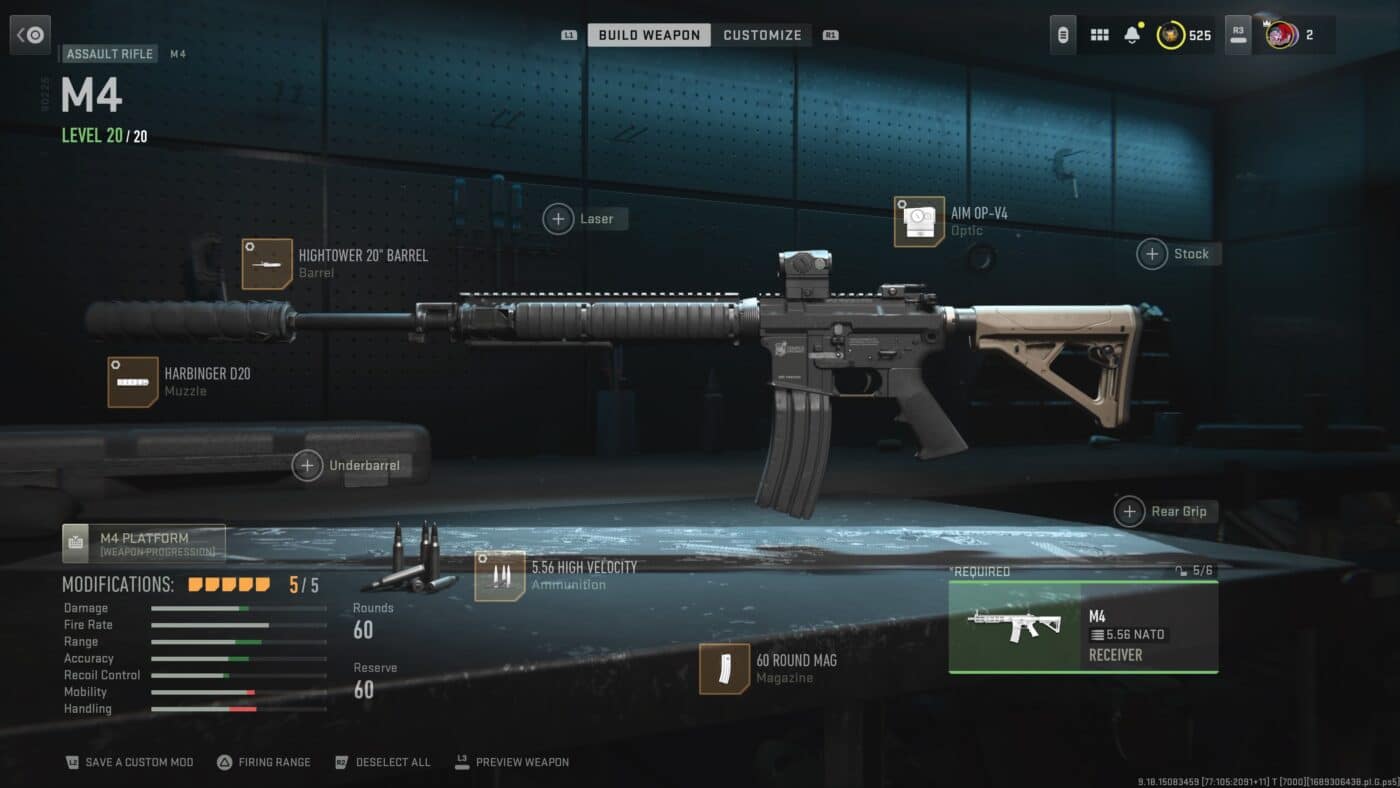
Task: Click Save a Custom Mod
Action: coord(129,761)
